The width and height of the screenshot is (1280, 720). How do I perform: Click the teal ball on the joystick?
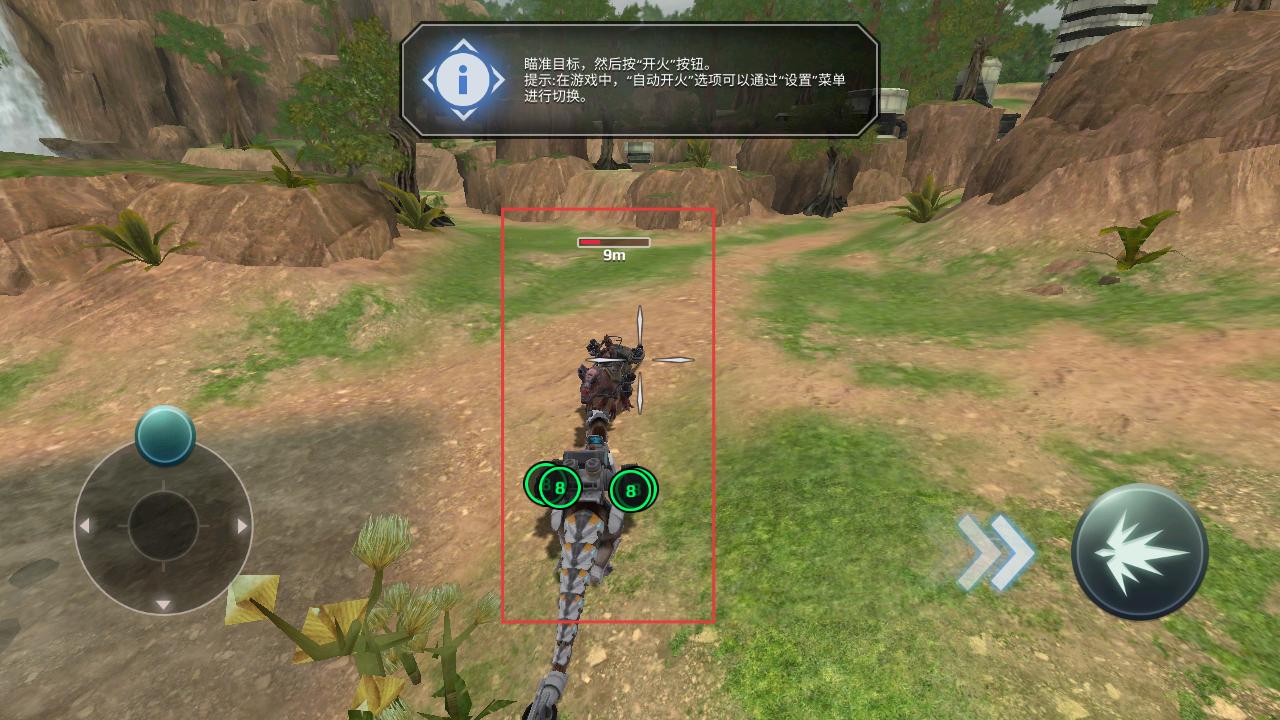[165, 435]
